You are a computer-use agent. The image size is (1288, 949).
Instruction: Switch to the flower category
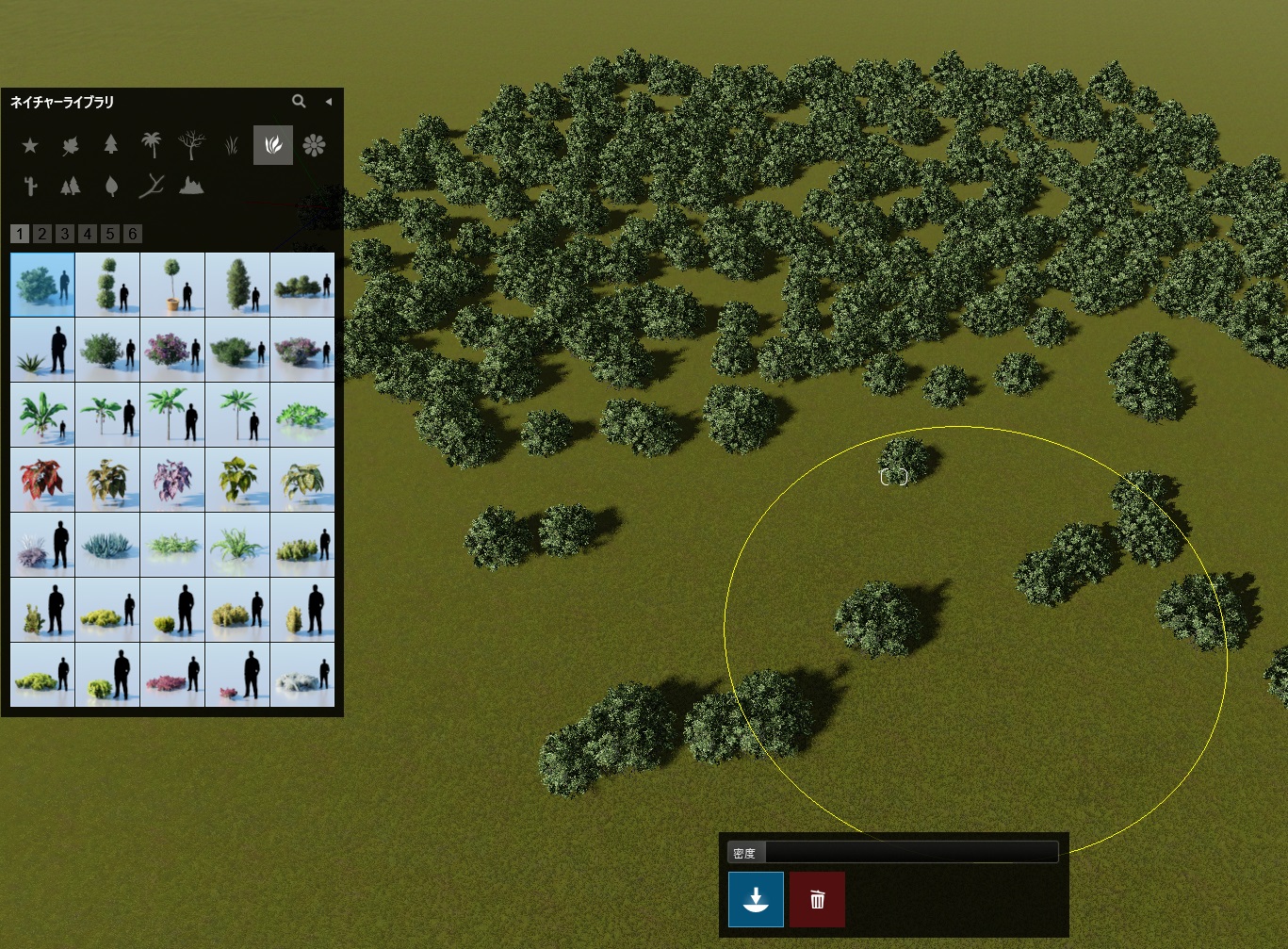[x=314, y=144]
